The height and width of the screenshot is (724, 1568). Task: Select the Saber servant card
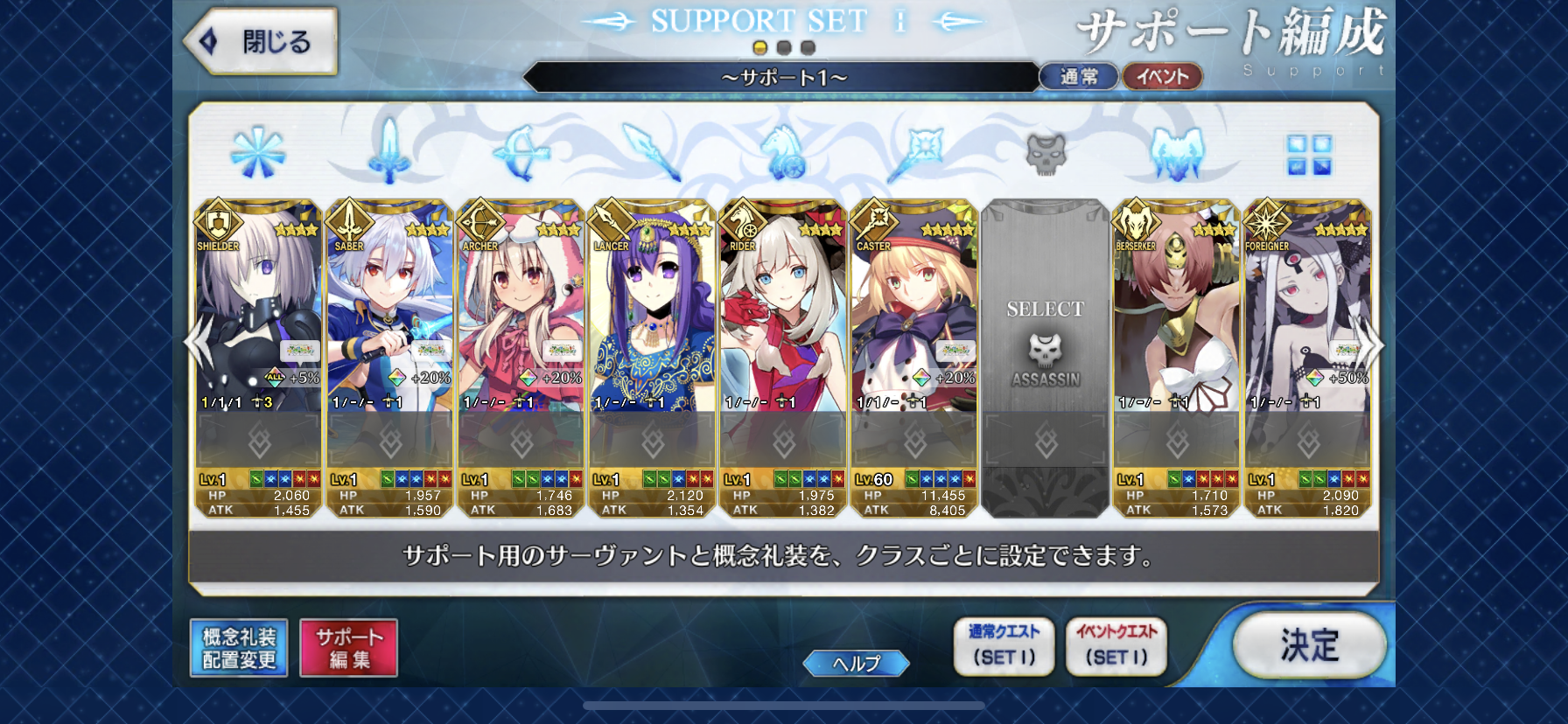(389, 315)
